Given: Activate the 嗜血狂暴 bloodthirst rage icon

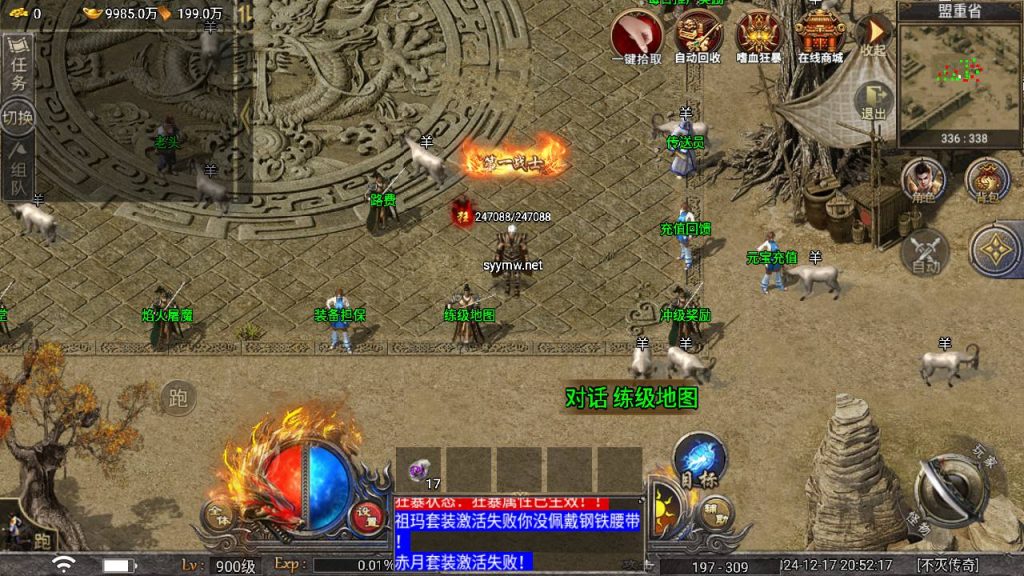Looking at the screenshot, I should tap(757, 36).
